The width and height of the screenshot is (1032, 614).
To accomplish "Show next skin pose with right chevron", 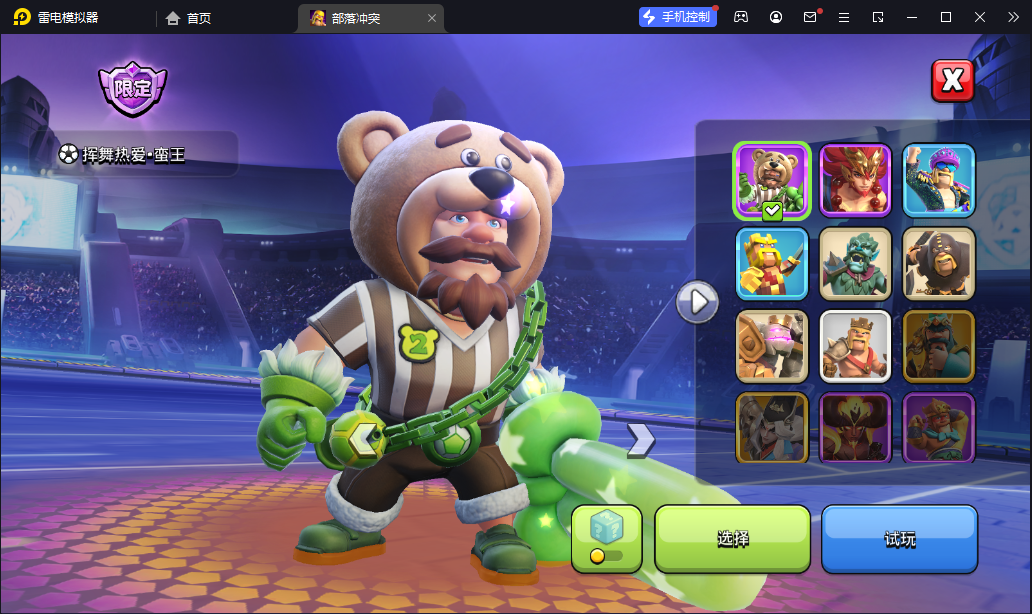I will (641, 438).
